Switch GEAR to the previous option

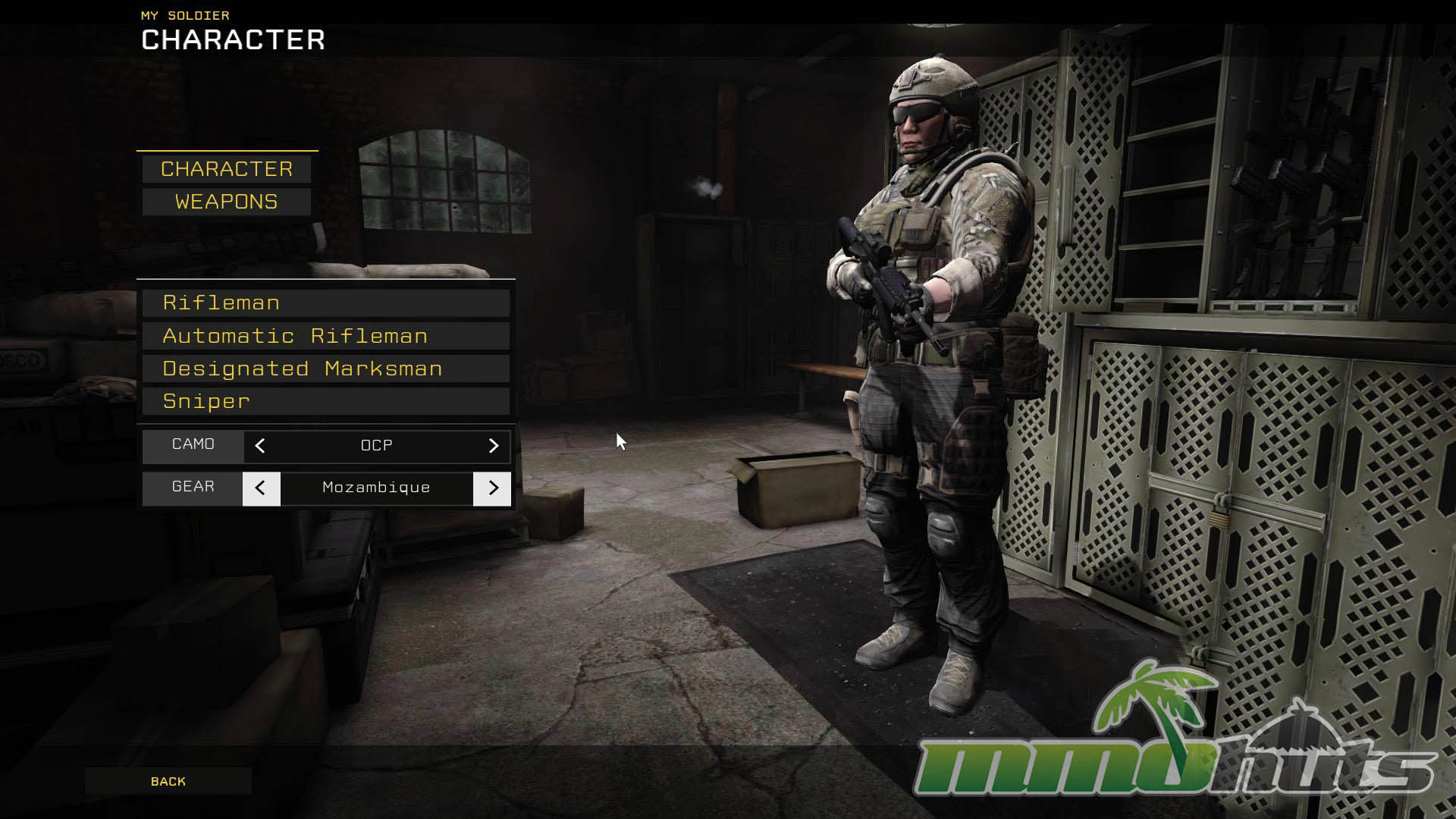click(x=261, y=488)
